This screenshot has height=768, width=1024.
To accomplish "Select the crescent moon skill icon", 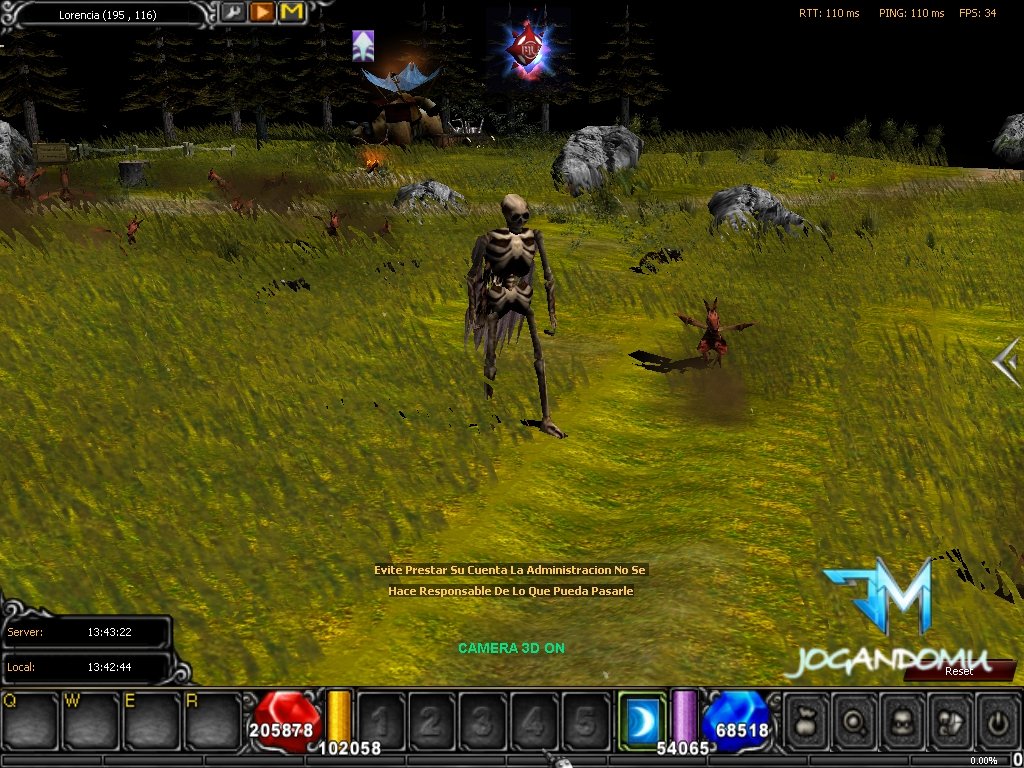I will pyautogui.click(x=641, y=720).
